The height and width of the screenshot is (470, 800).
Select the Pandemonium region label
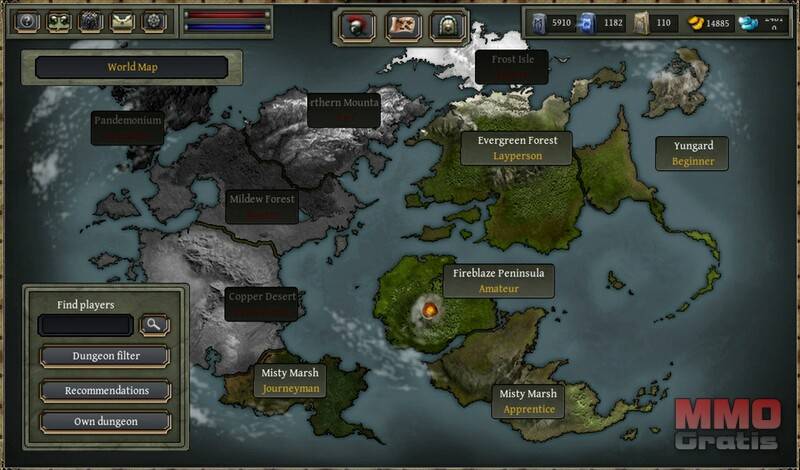click(x=127, y=127)
